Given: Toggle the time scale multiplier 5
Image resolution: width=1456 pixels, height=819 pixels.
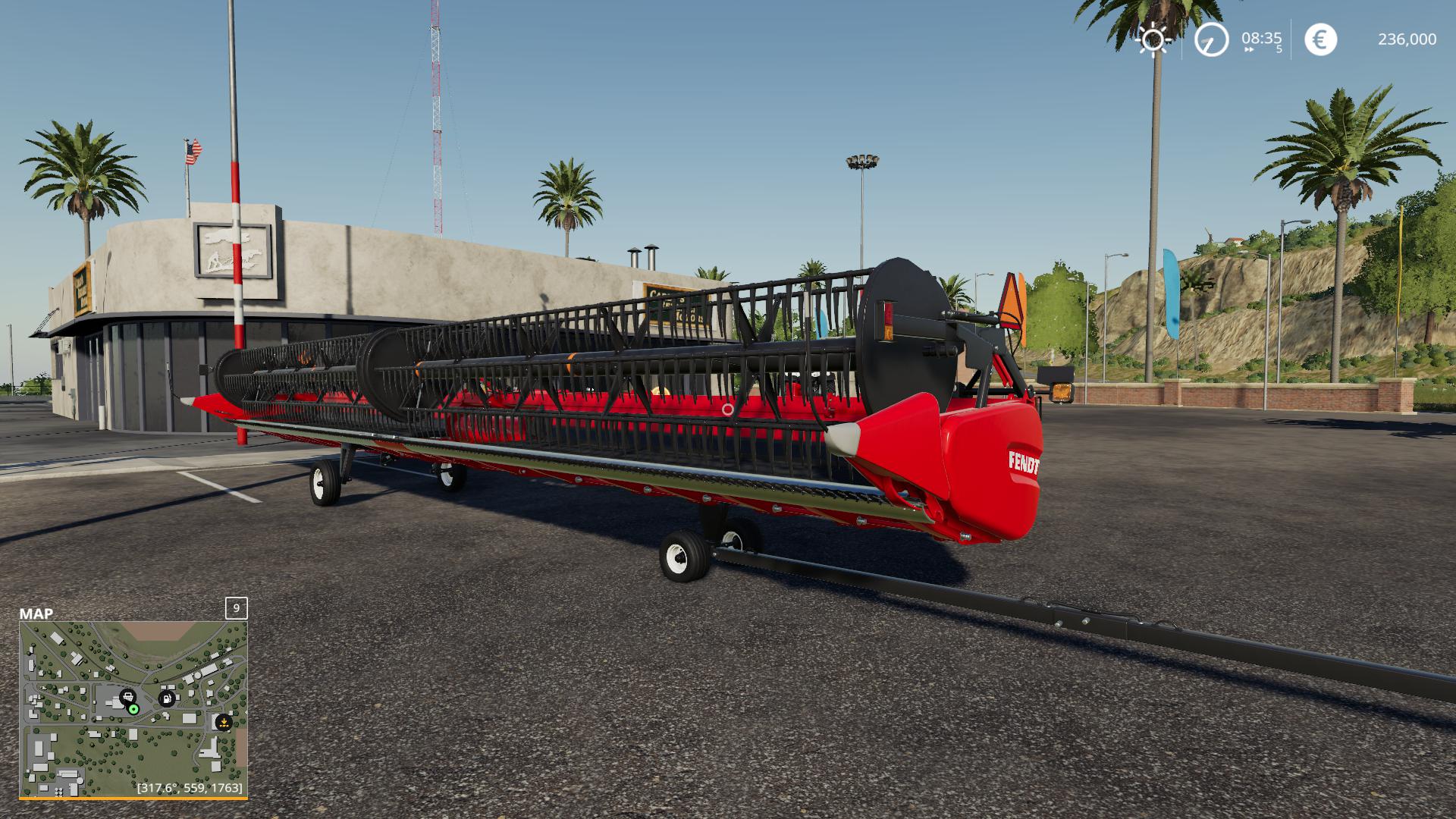Looking at the screenshot, I should tap(1279, 49).
